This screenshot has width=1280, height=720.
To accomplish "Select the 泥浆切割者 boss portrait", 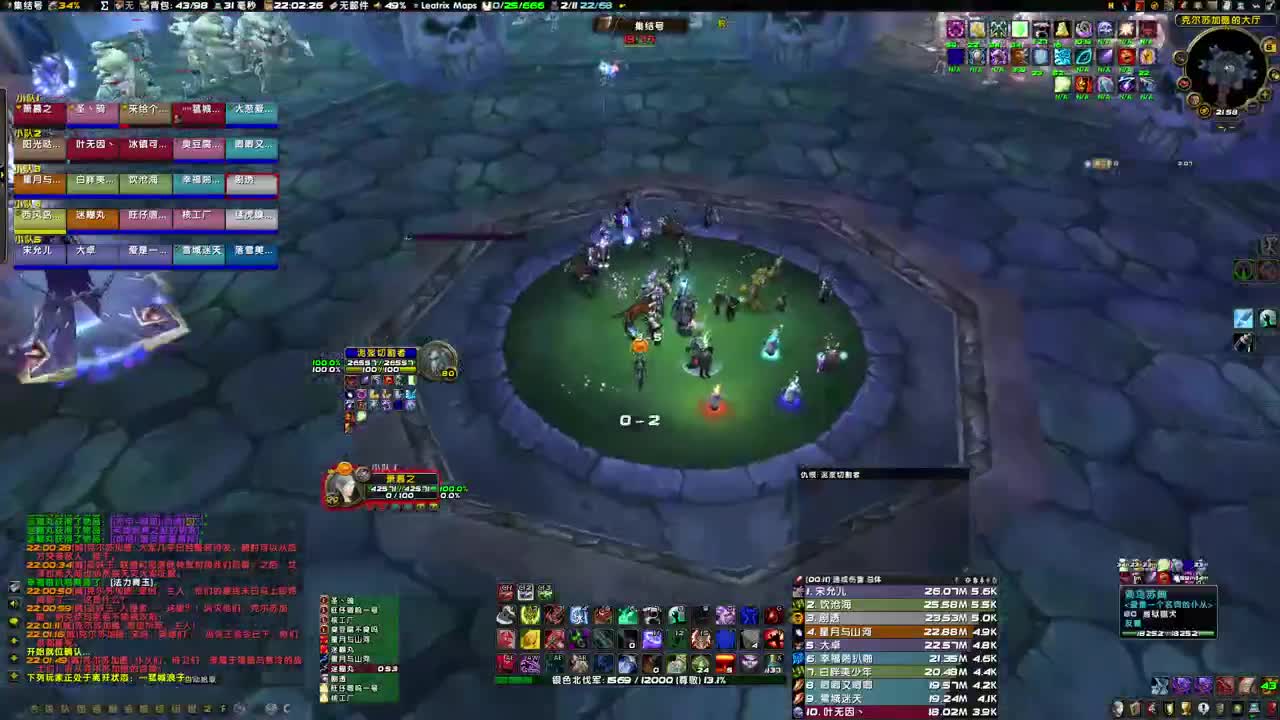I will coord(437,363).
